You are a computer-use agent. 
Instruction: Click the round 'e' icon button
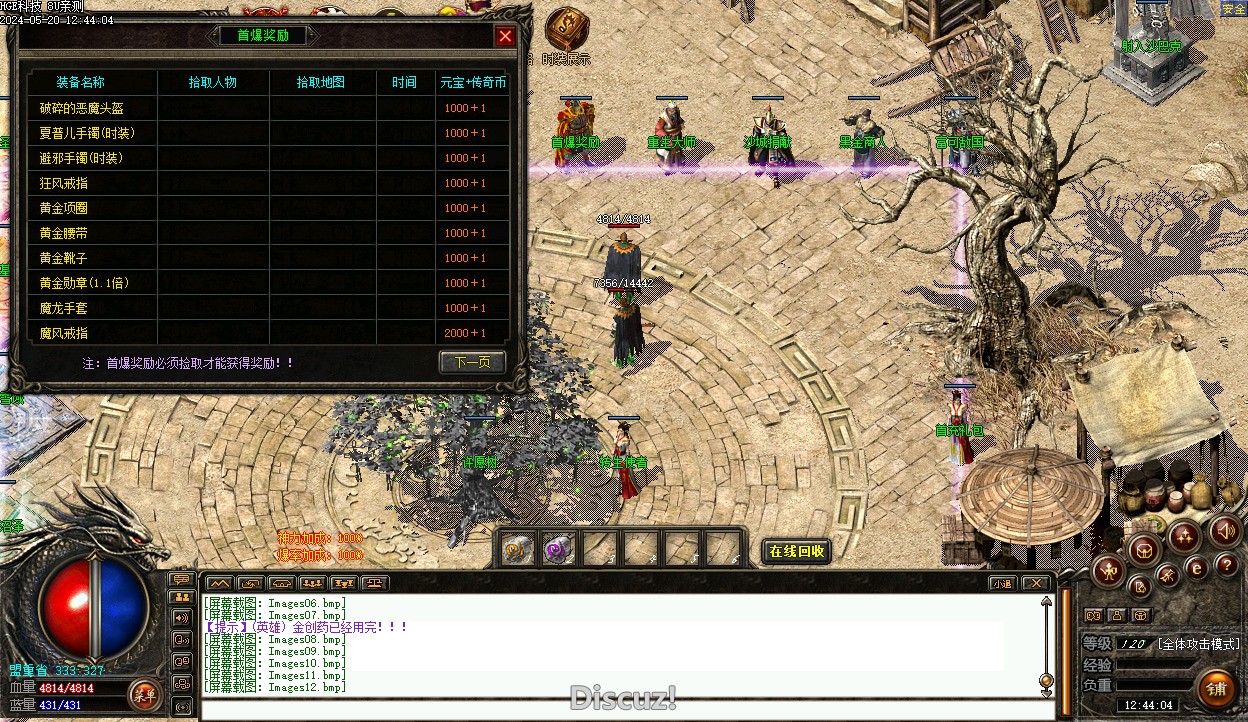click(1196, 567)
